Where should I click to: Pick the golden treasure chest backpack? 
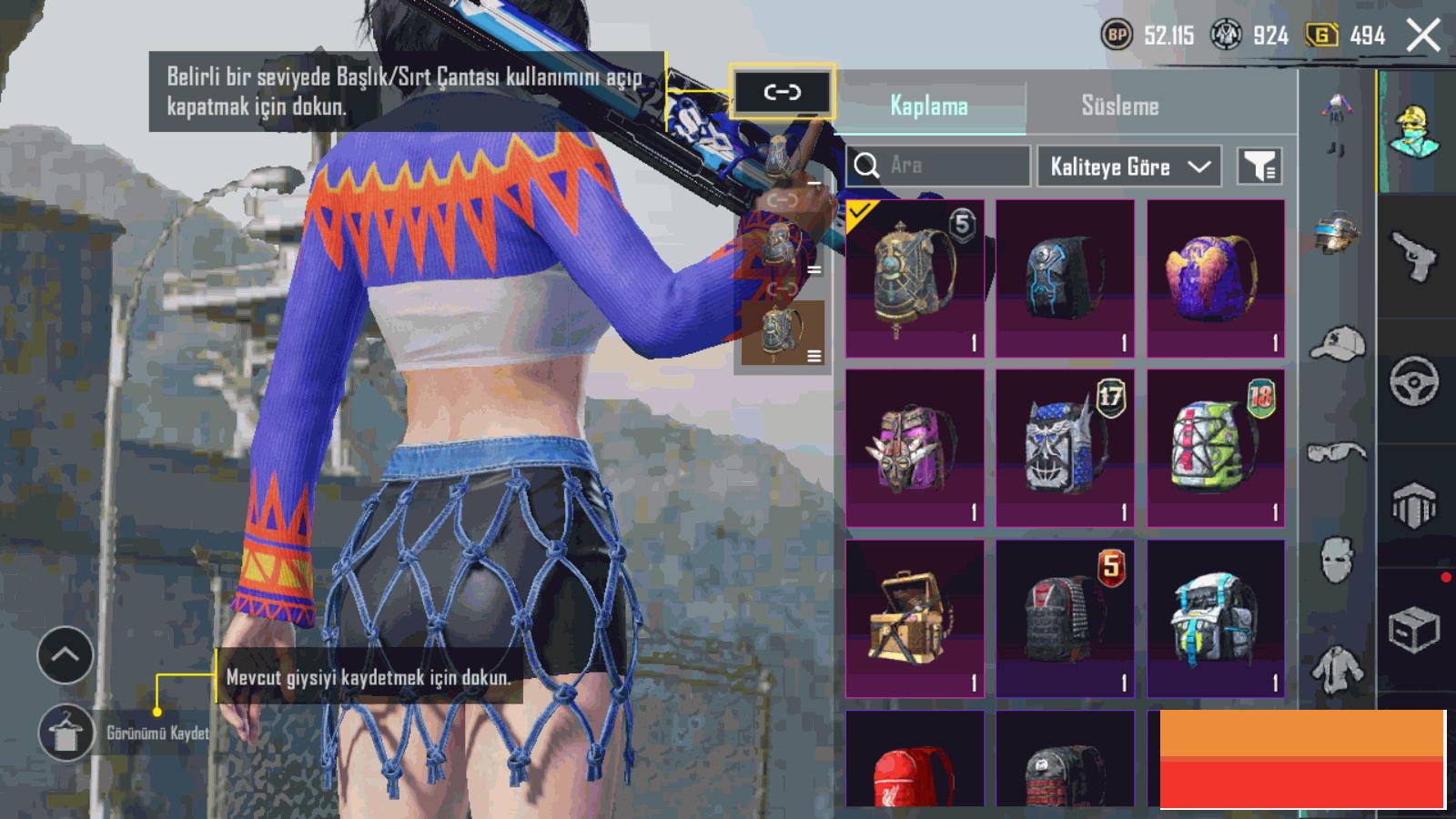coord(915,619)
